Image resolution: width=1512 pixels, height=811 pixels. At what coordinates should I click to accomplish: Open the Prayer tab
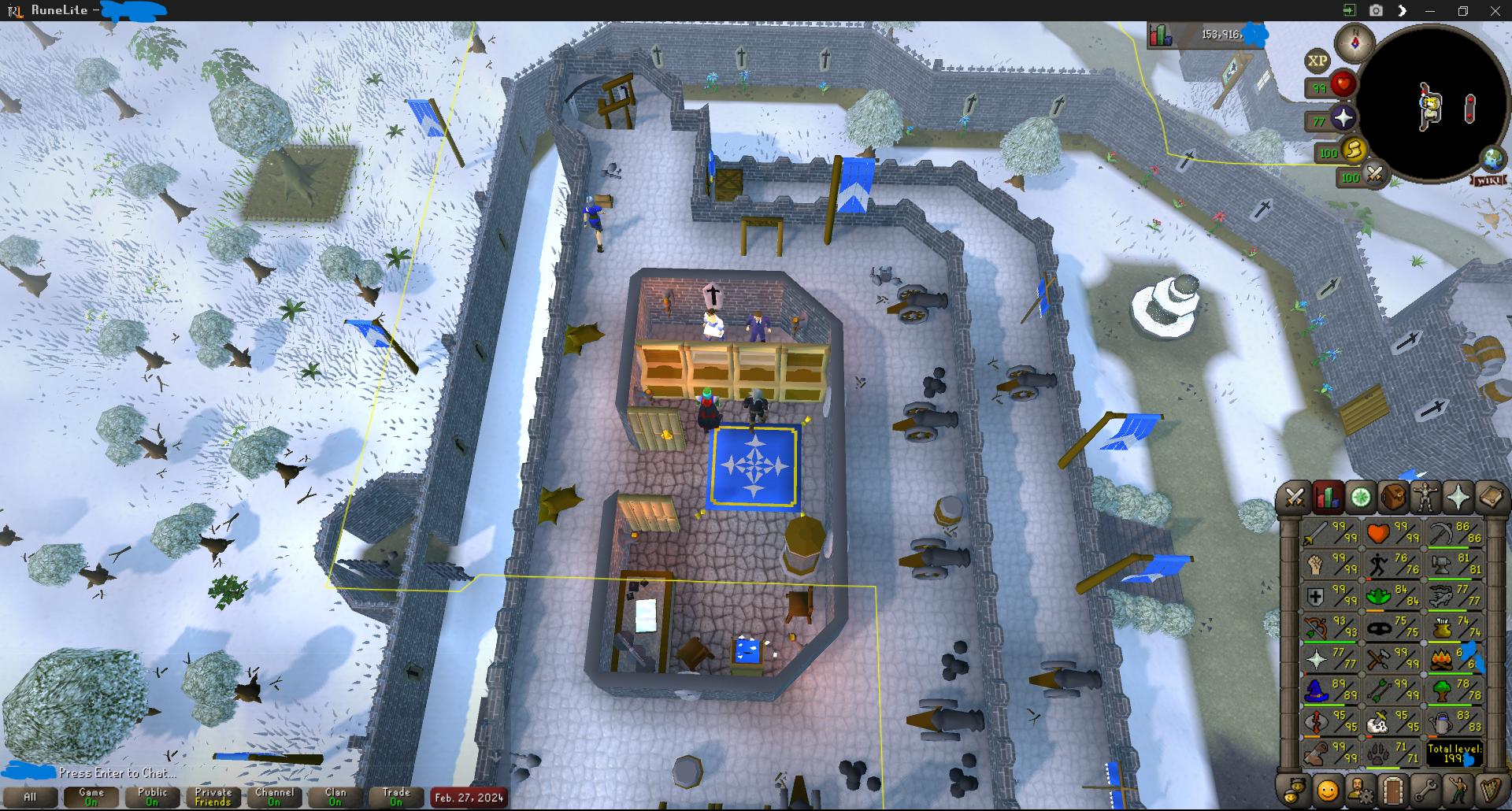(x=1458, y=498)
